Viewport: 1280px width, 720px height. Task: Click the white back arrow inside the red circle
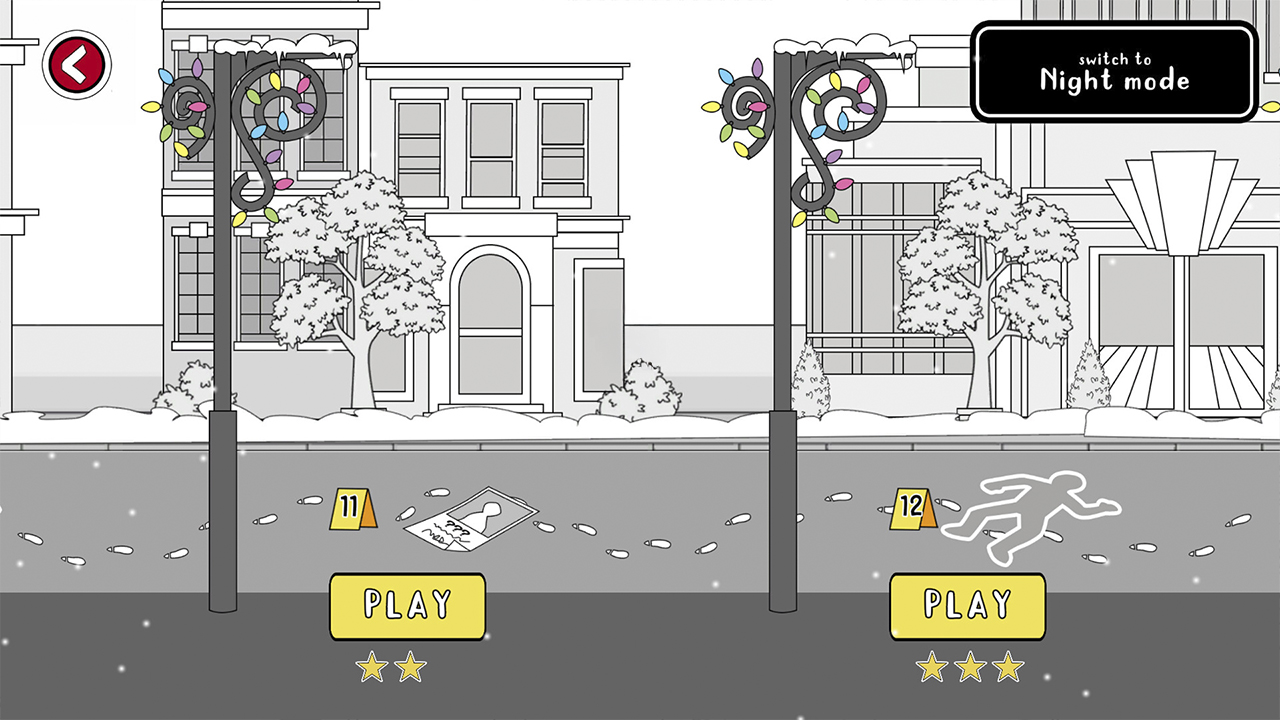click(71, 62)
